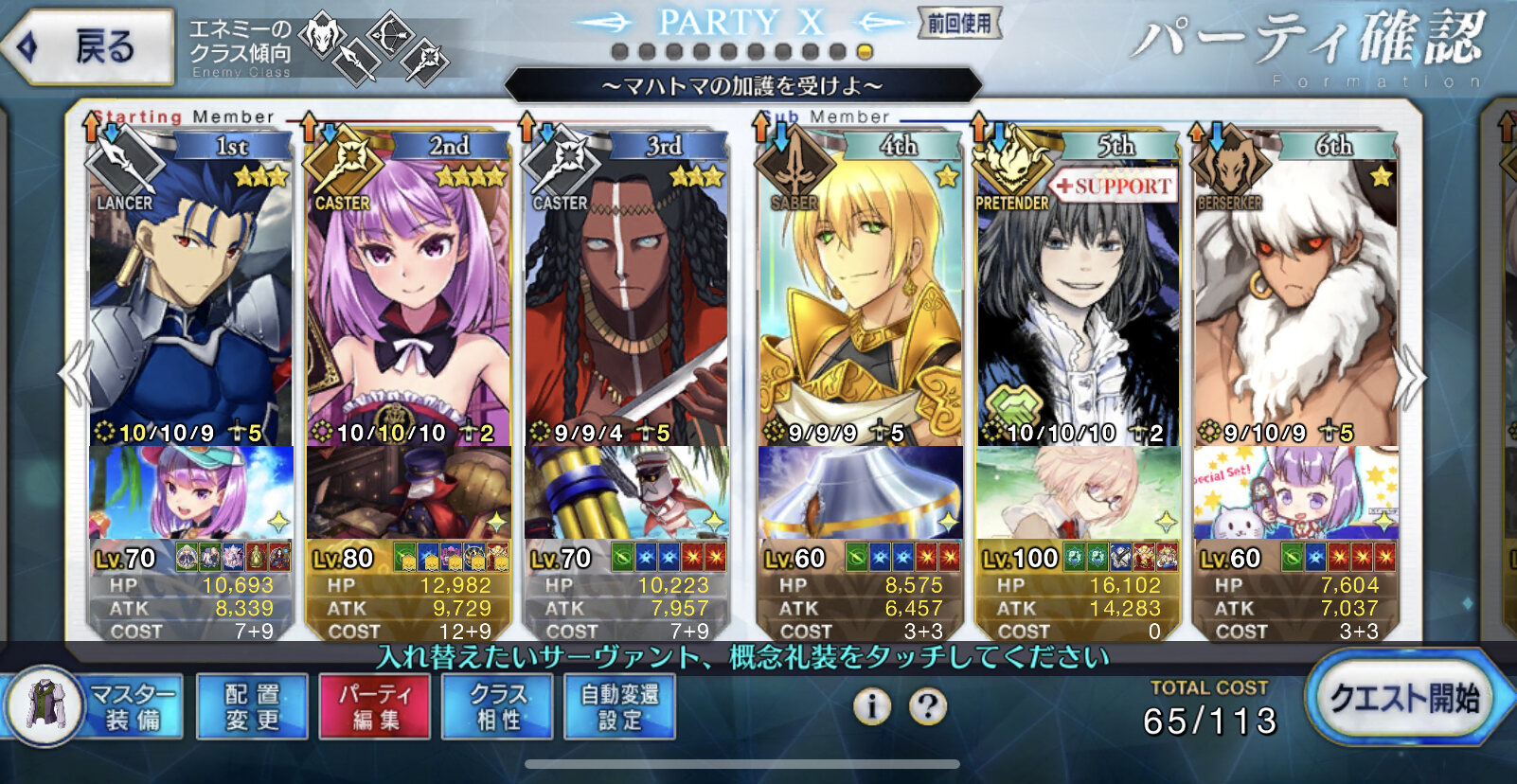Open the question mark help button
This screenshot has width=1517, height=784.
(928, 706)
